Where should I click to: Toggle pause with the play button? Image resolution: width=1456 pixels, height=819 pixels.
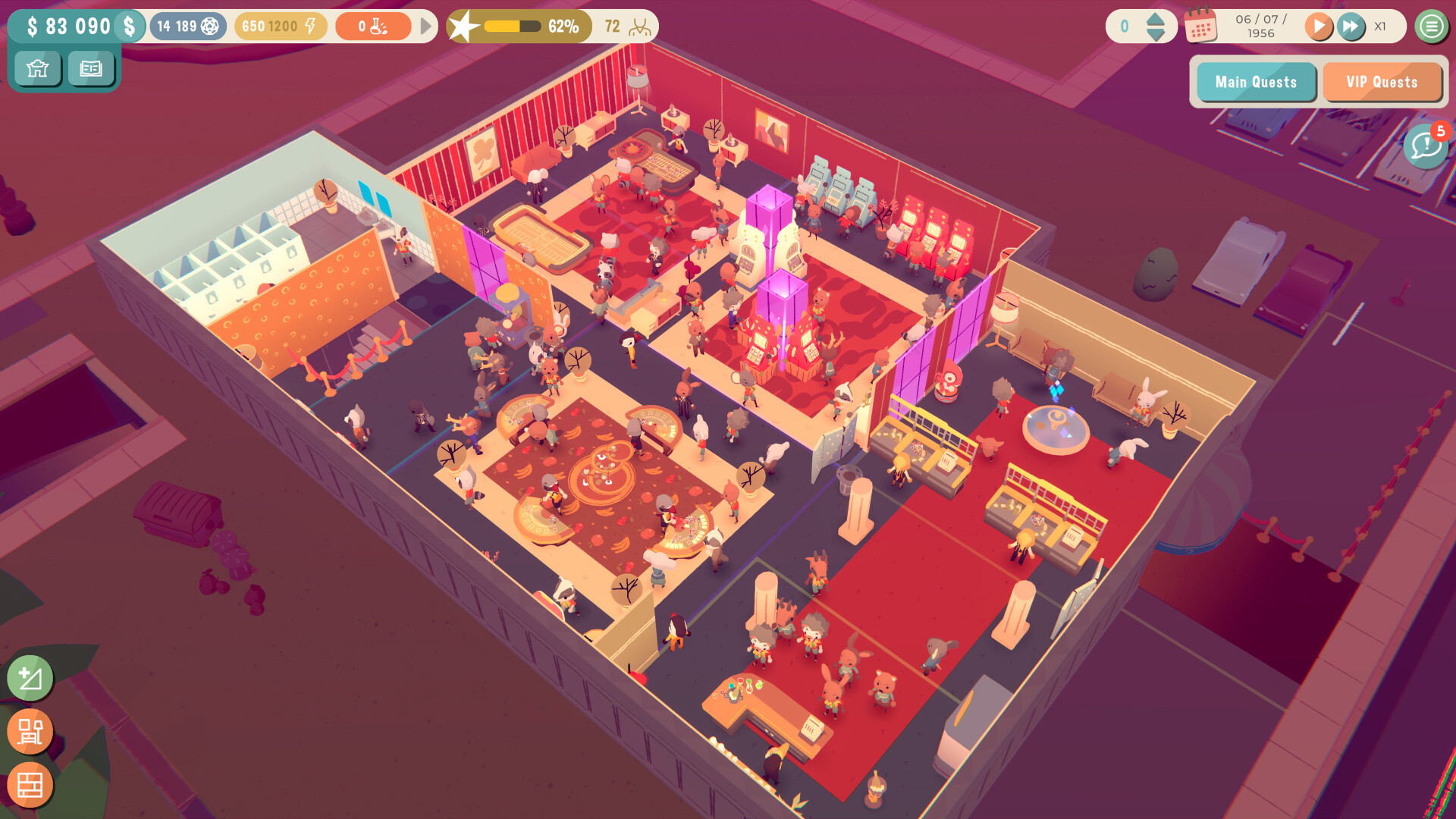tap(1319, 27)
